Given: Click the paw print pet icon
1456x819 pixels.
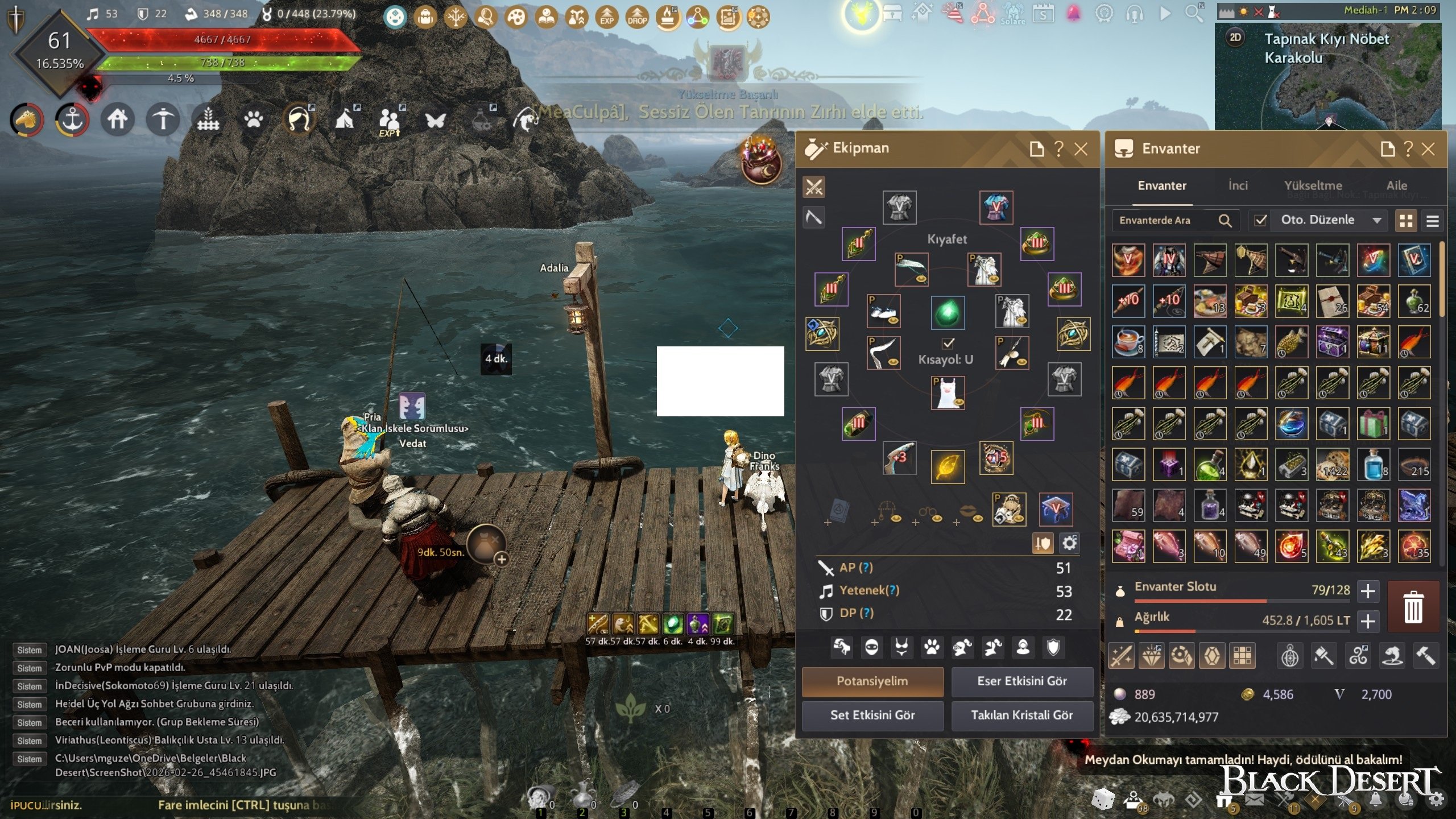Looking at the screenshot, I should [254, 119].
